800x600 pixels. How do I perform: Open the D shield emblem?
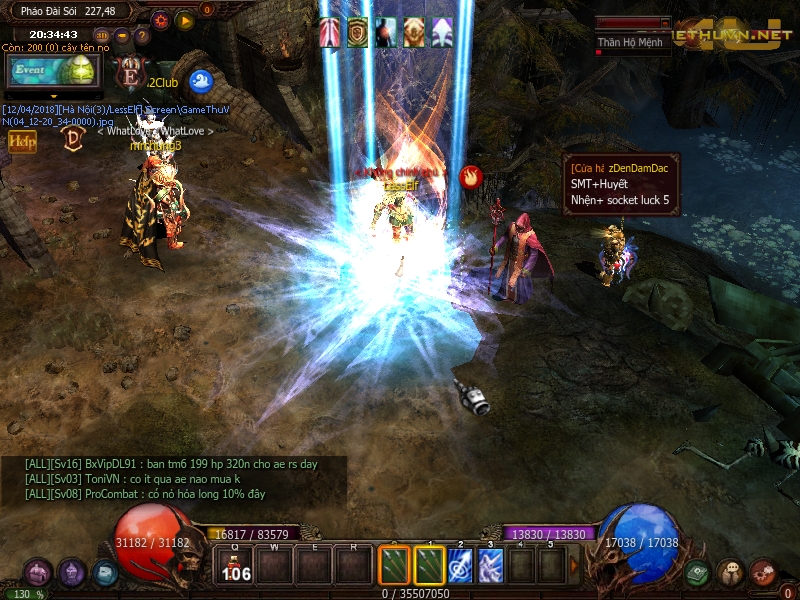(x=73, y=138)
